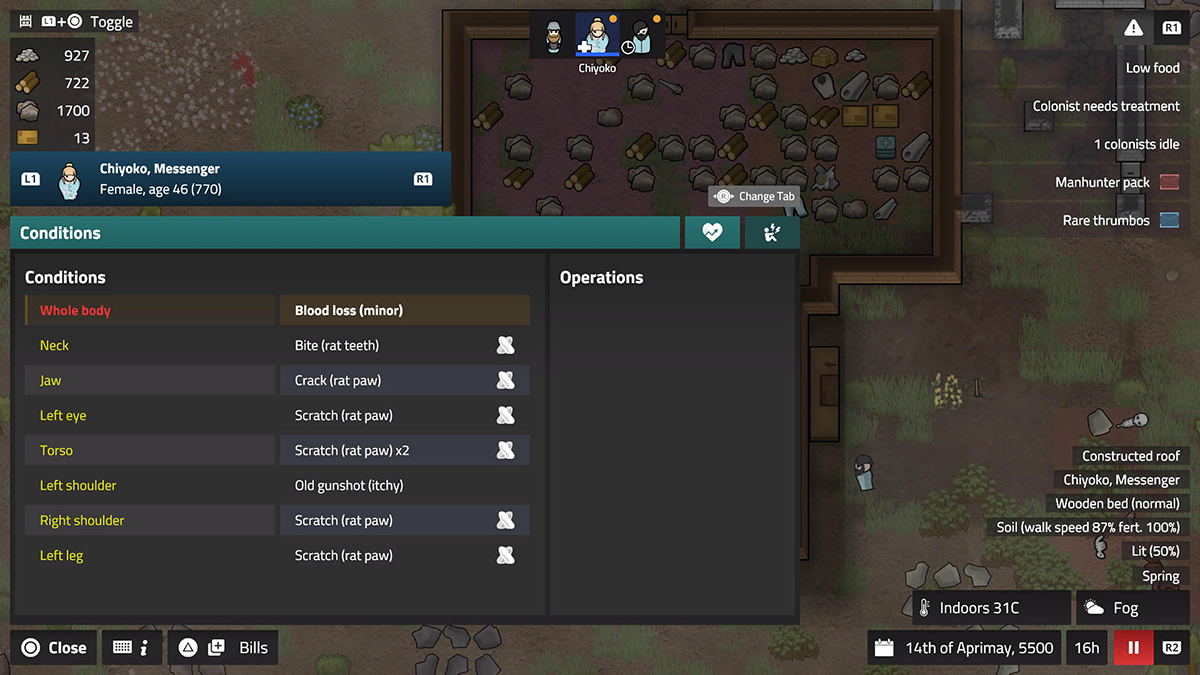Select Chiyoko's portrait in colonist bar
This screenshot has width=1200, height=675.
[x=597, y=37]
